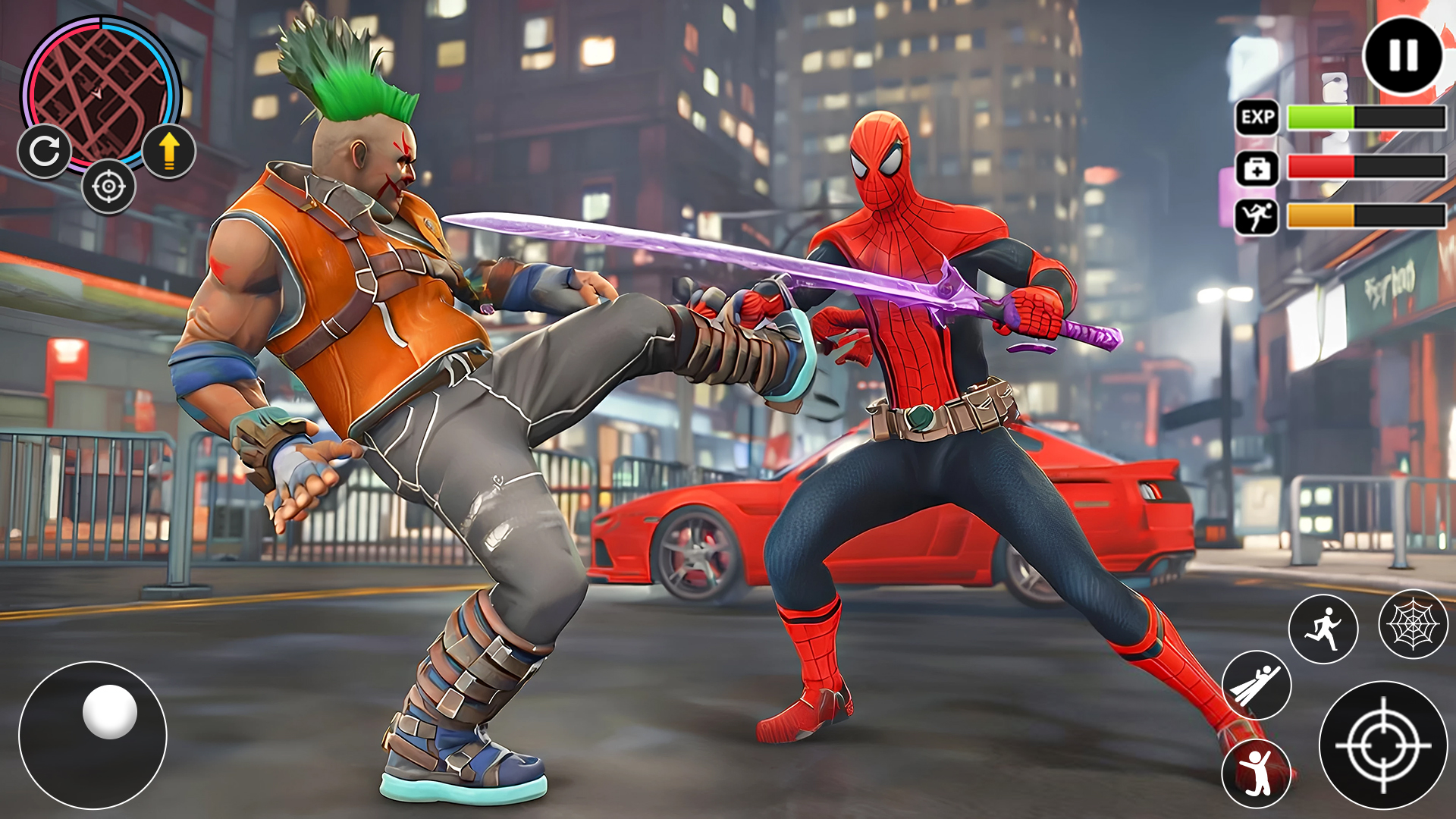The height and width of the screenshot is (819, 1456).
Task: Tap the restart mission icon under the minimap
Action: point(45,152)
